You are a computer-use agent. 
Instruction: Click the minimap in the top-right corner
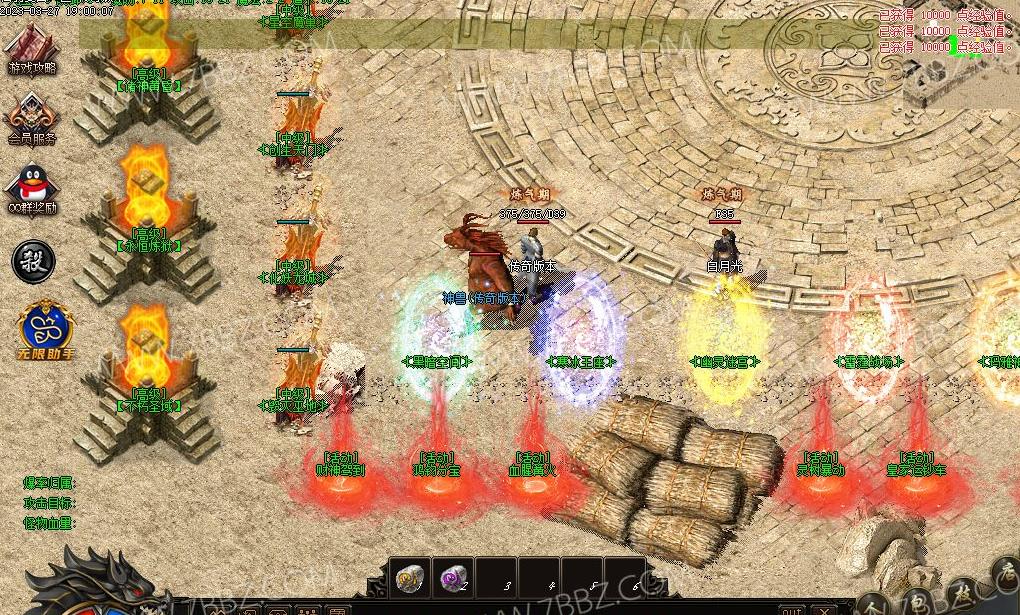[x=966, y=60]
